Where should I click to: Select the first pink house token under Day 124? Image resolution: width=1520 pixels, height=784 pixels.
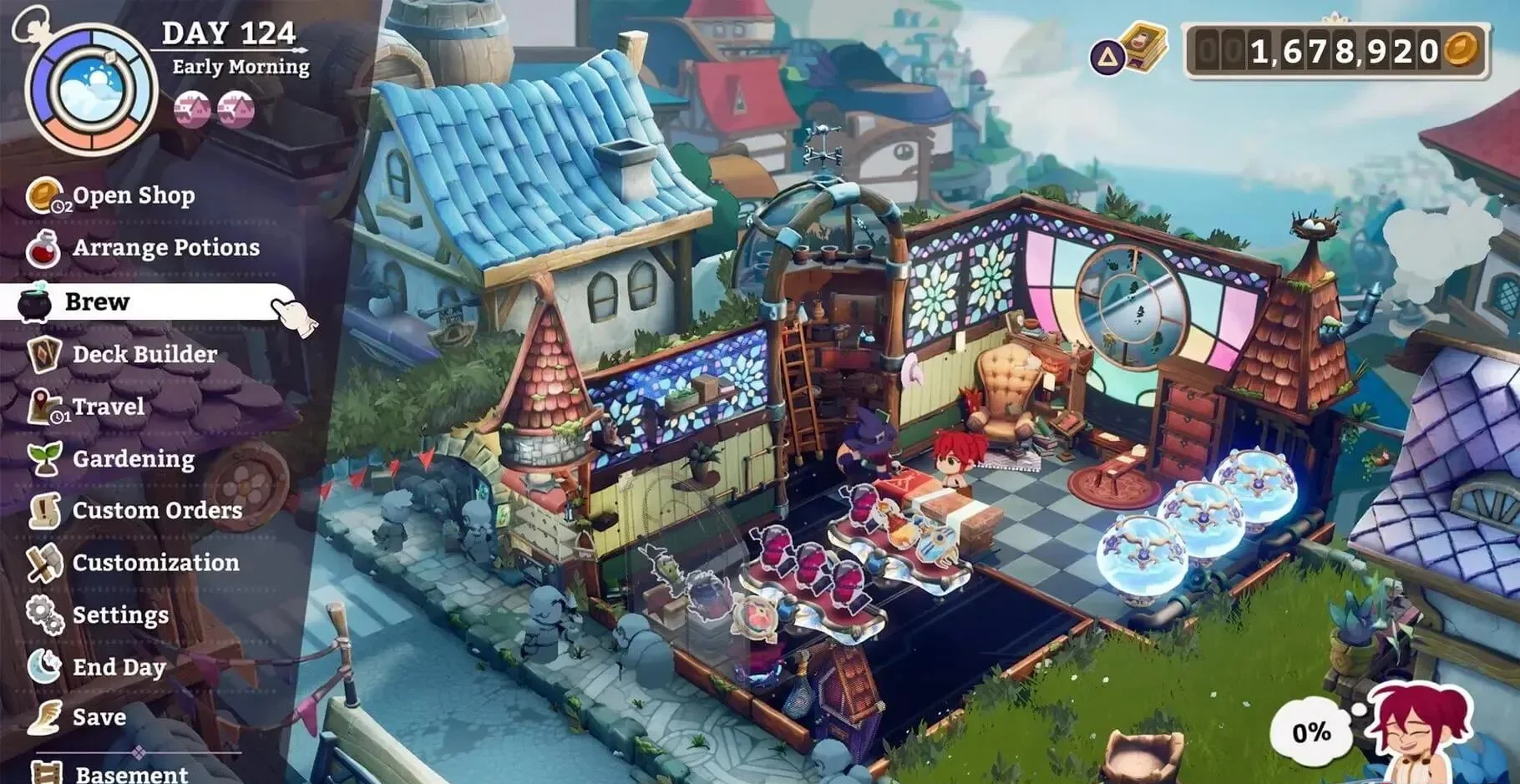tap(190, 109)
